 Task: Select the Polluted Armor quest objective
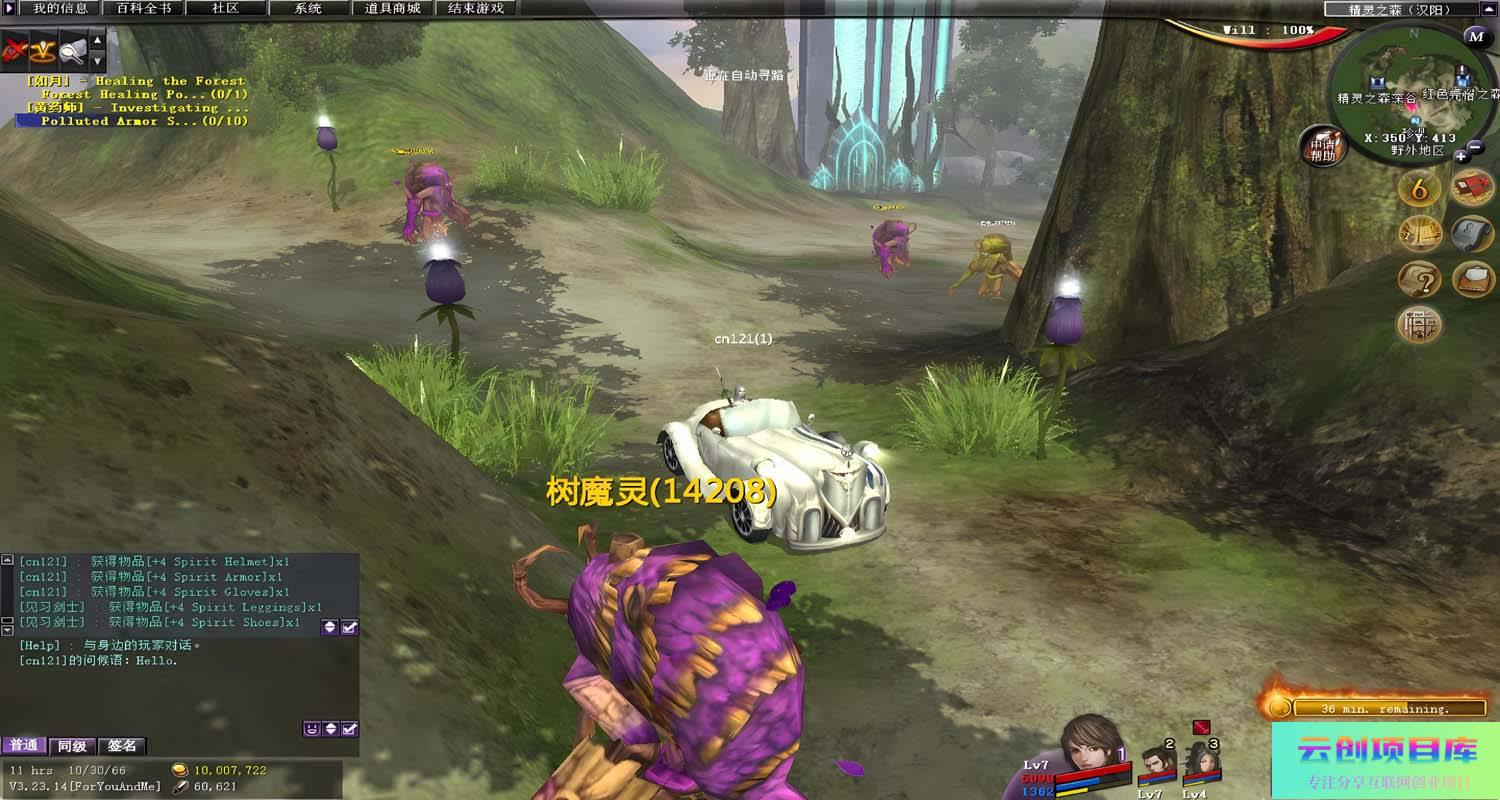tap(144, 121)
